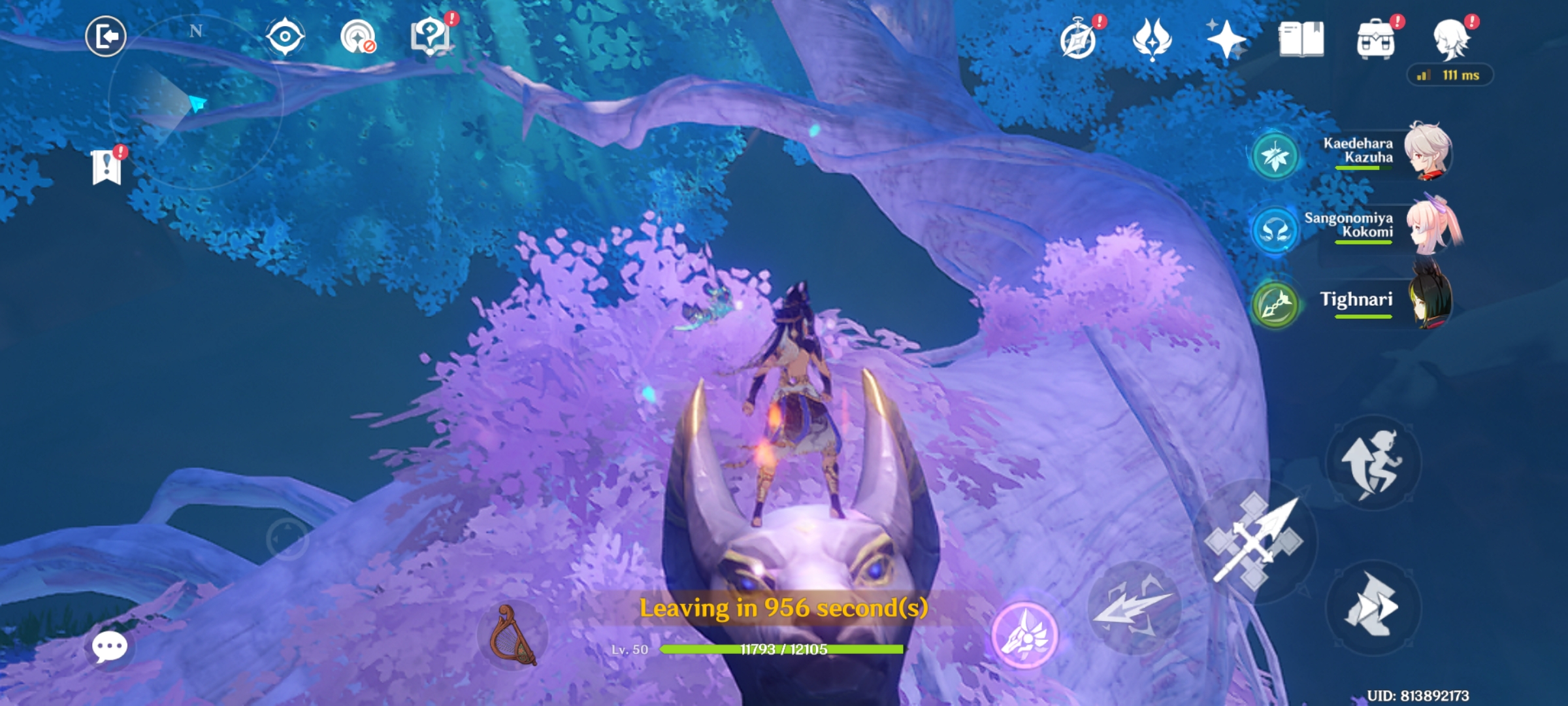Open the Archive book icon
This screenshot has width=1568, height=706.
1300,37
